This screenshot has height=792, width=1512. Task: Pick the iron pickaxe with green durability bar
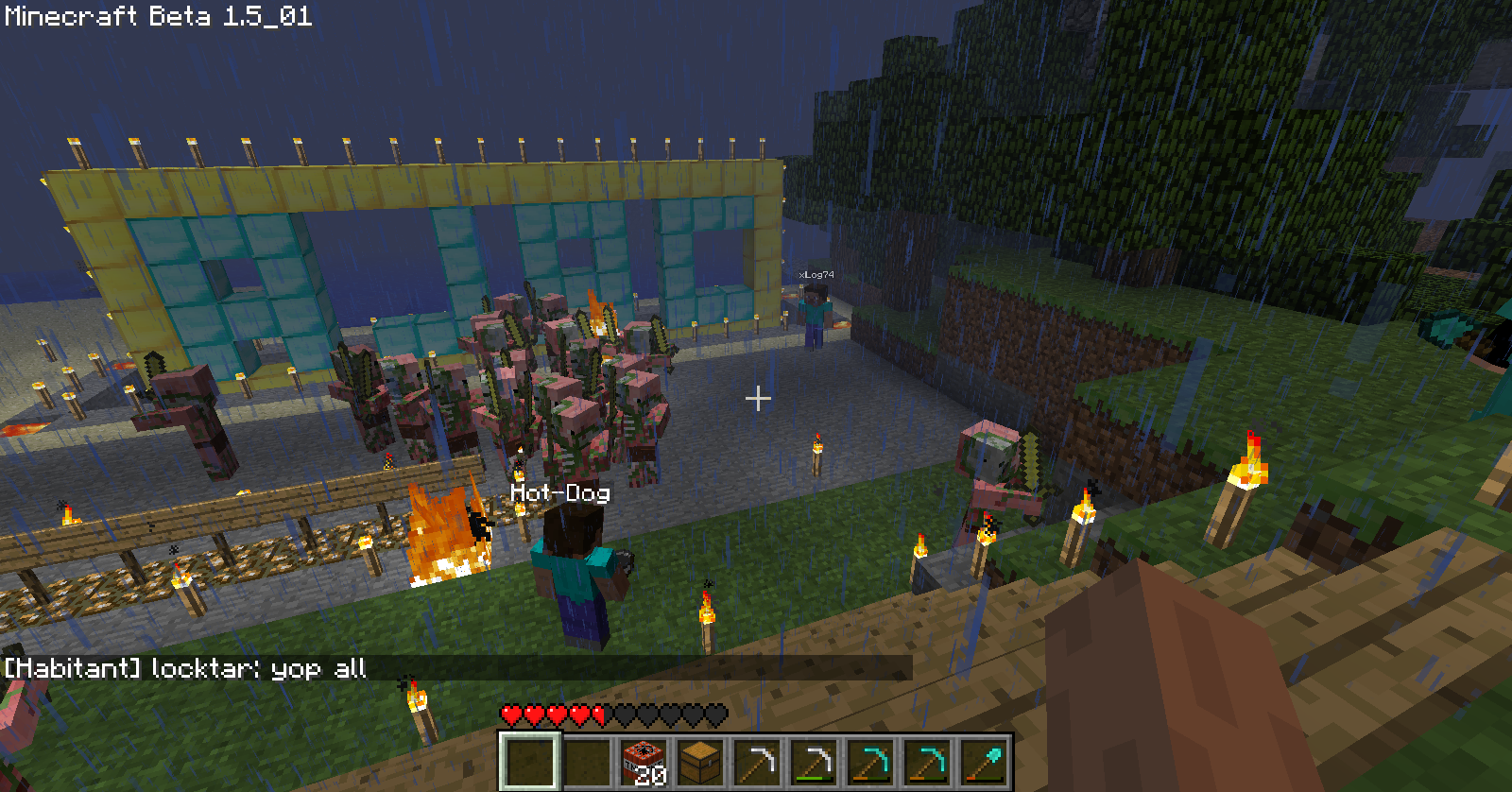[x=814, y=762]
